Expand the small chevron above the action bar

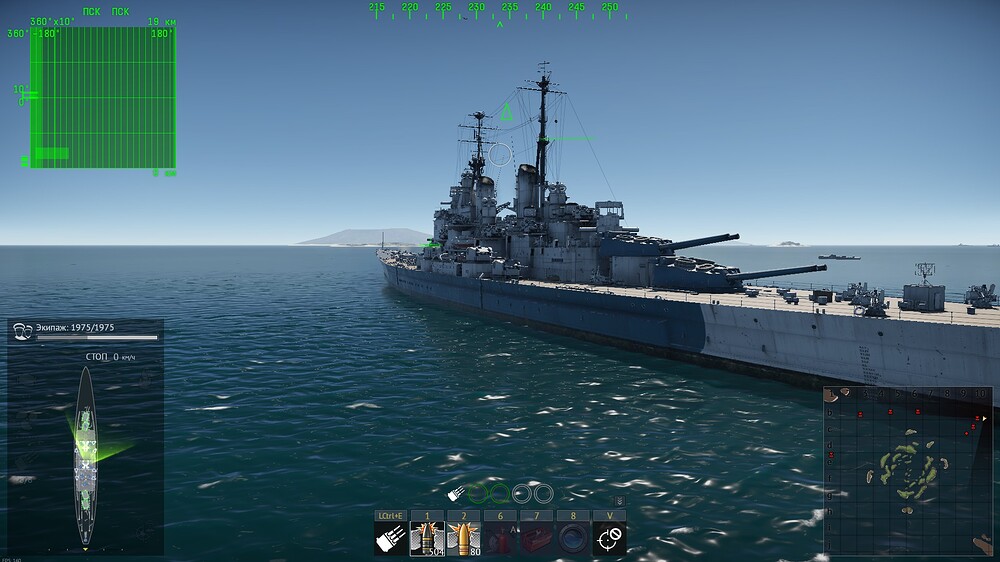coord(618,501)
